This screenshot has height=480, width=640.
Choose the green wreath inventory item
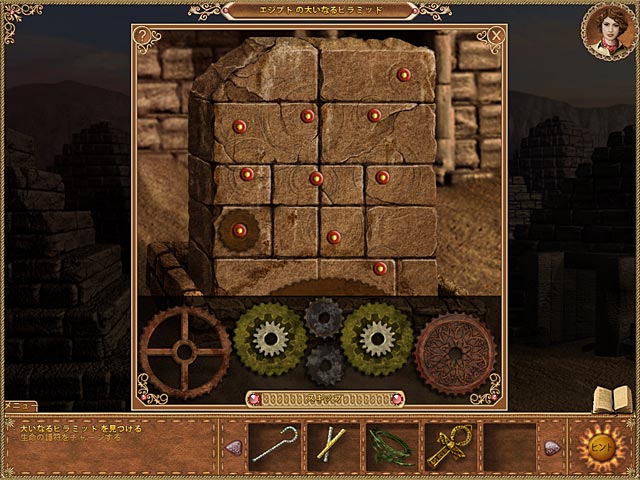click(x=390, y=446)
